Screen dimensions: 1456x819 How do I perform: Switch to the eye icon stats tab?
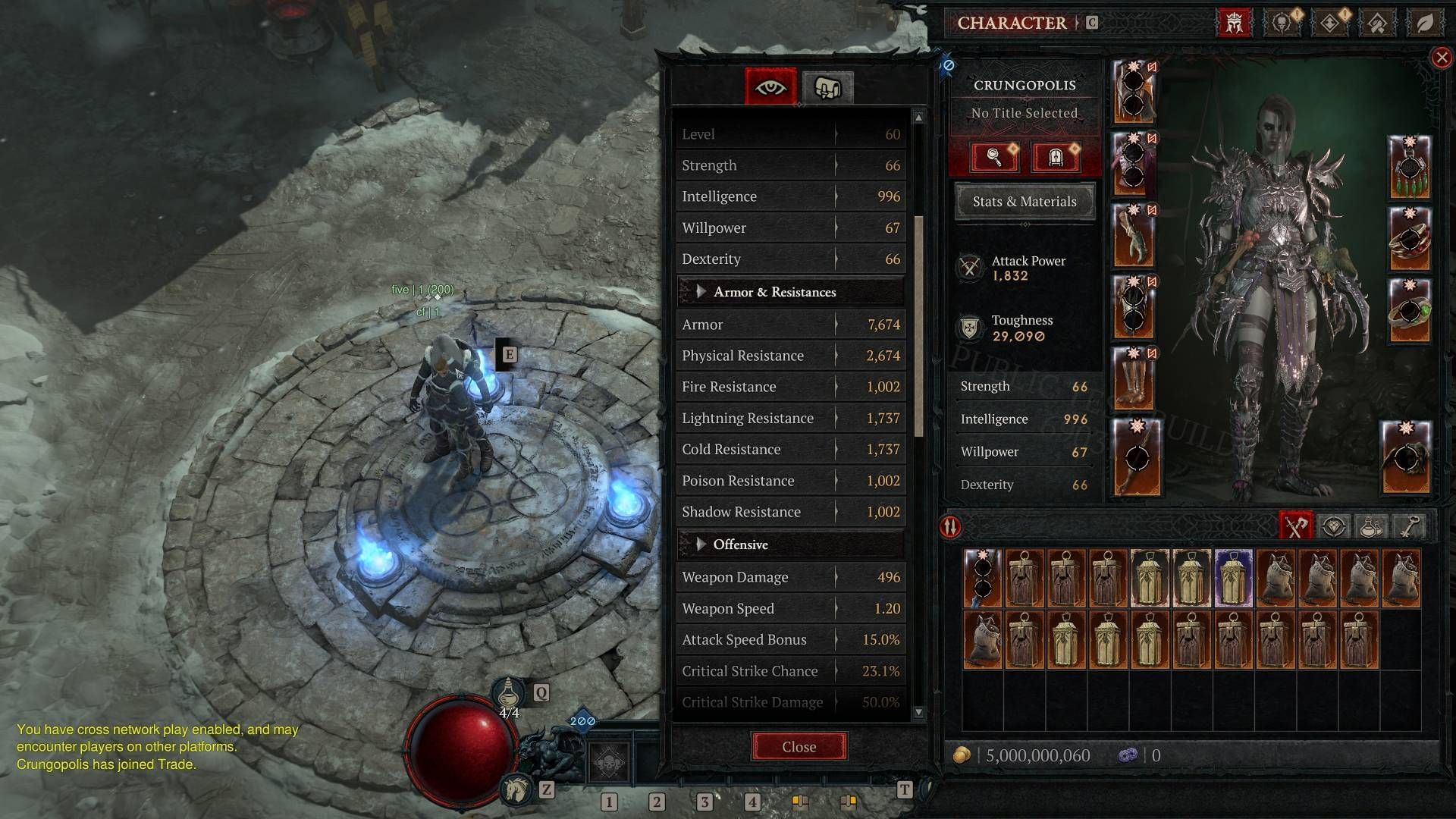tap(770, 87)
